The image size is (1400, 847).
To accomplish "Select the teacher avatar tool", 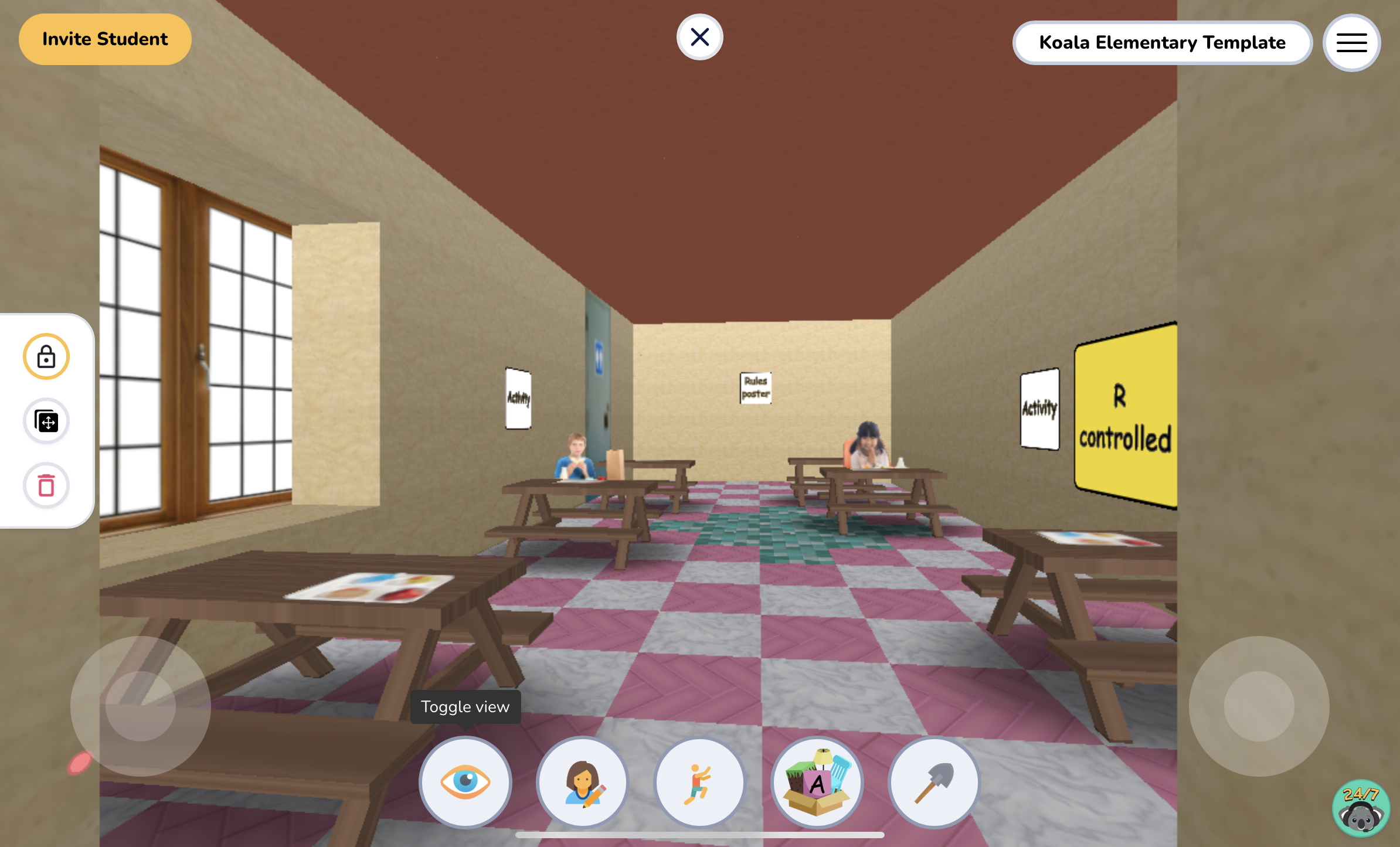I will 582,783.
